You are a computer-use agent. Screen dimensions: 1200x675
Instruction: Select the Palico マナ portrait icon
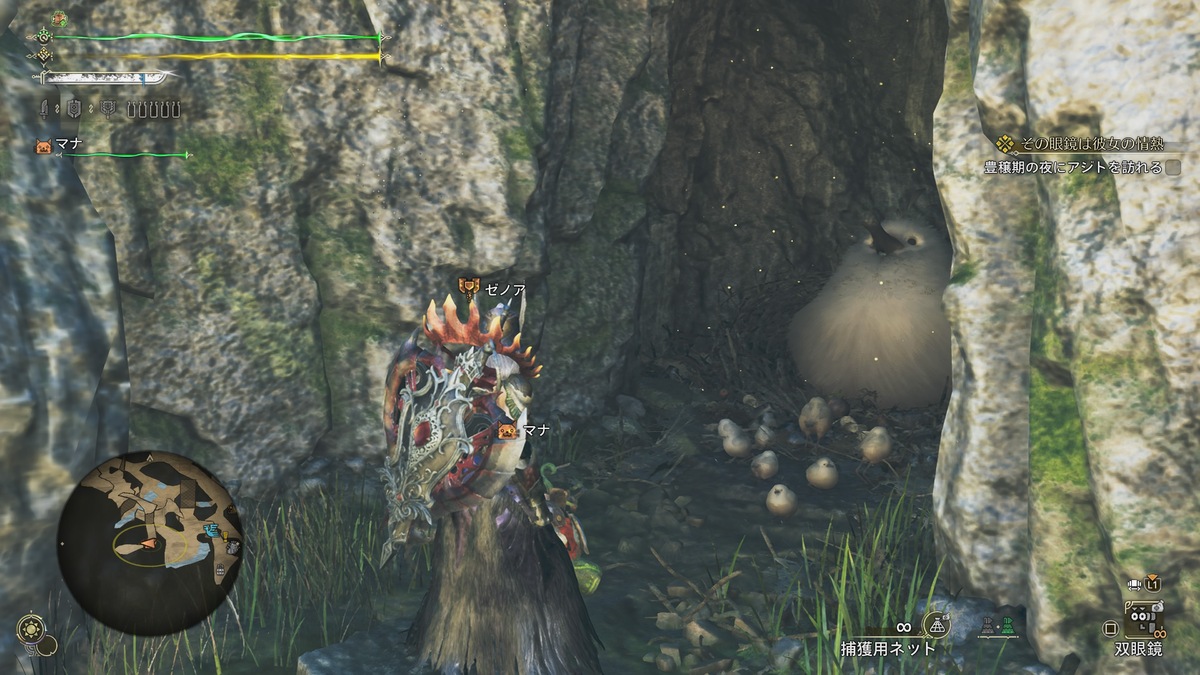tap(43, 146)
